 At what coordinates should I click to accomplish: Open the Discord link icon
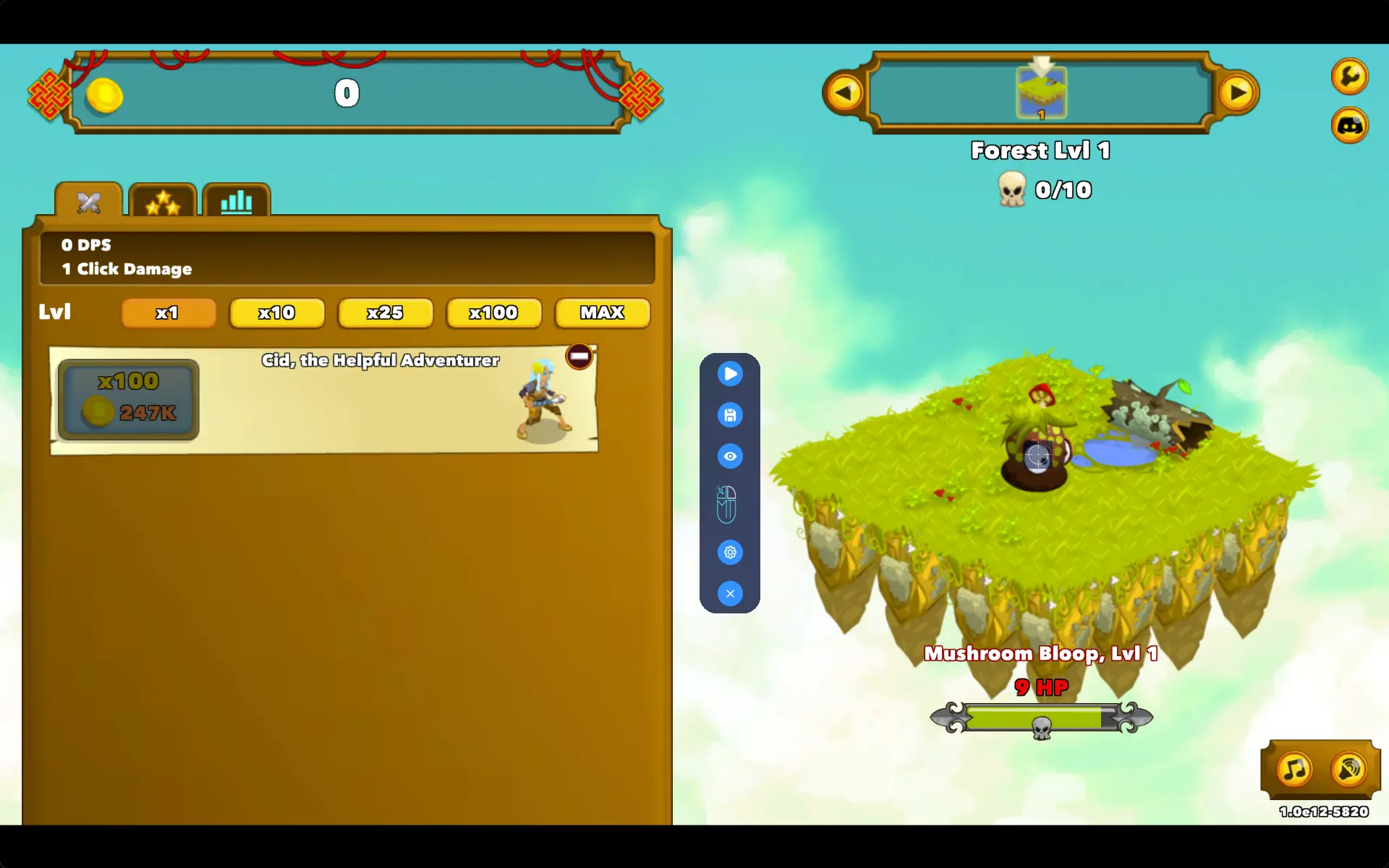coord(1349,126)
